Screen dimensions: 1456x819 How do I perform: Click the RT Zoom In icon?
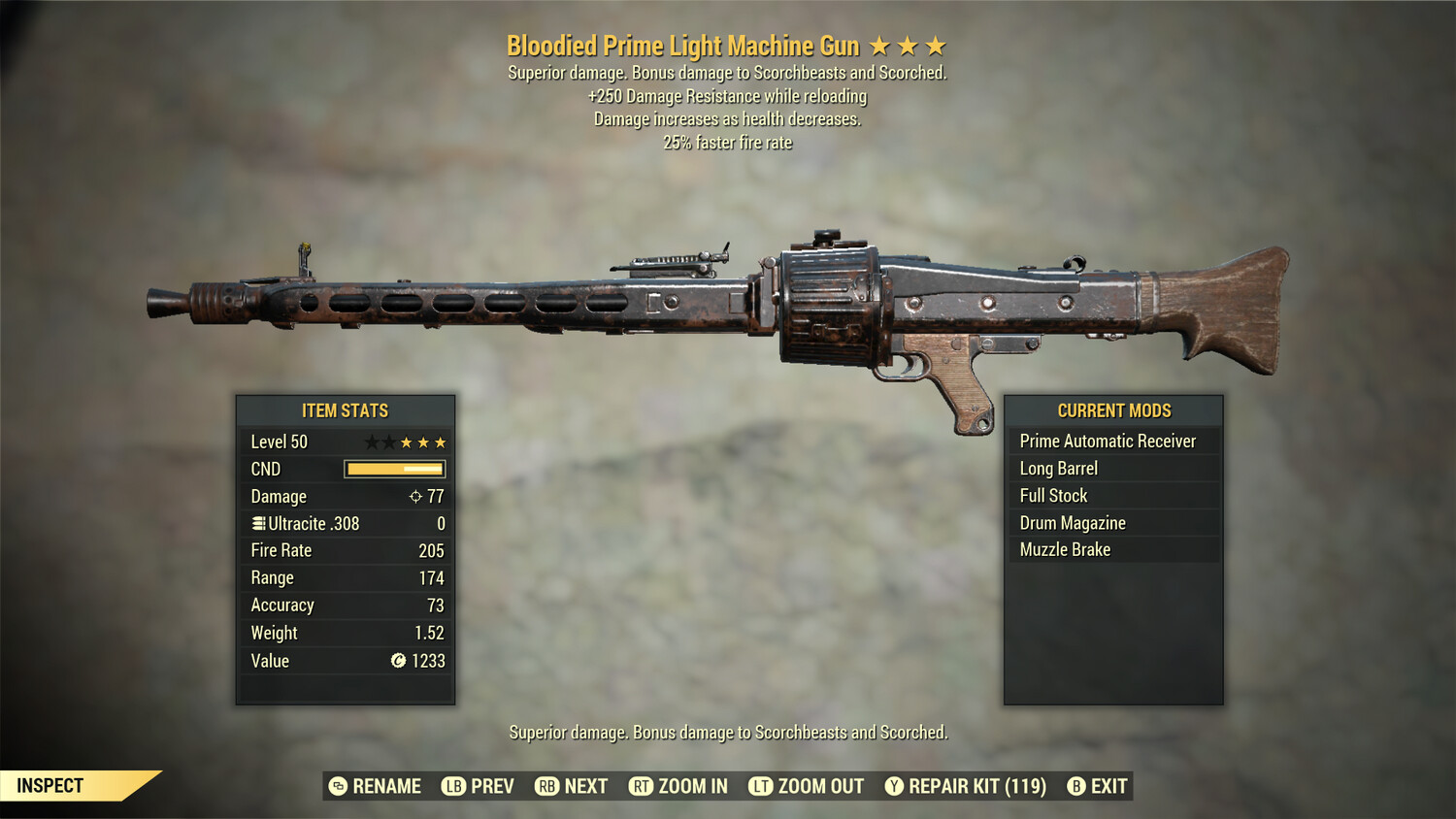click(x=642, y=786)
